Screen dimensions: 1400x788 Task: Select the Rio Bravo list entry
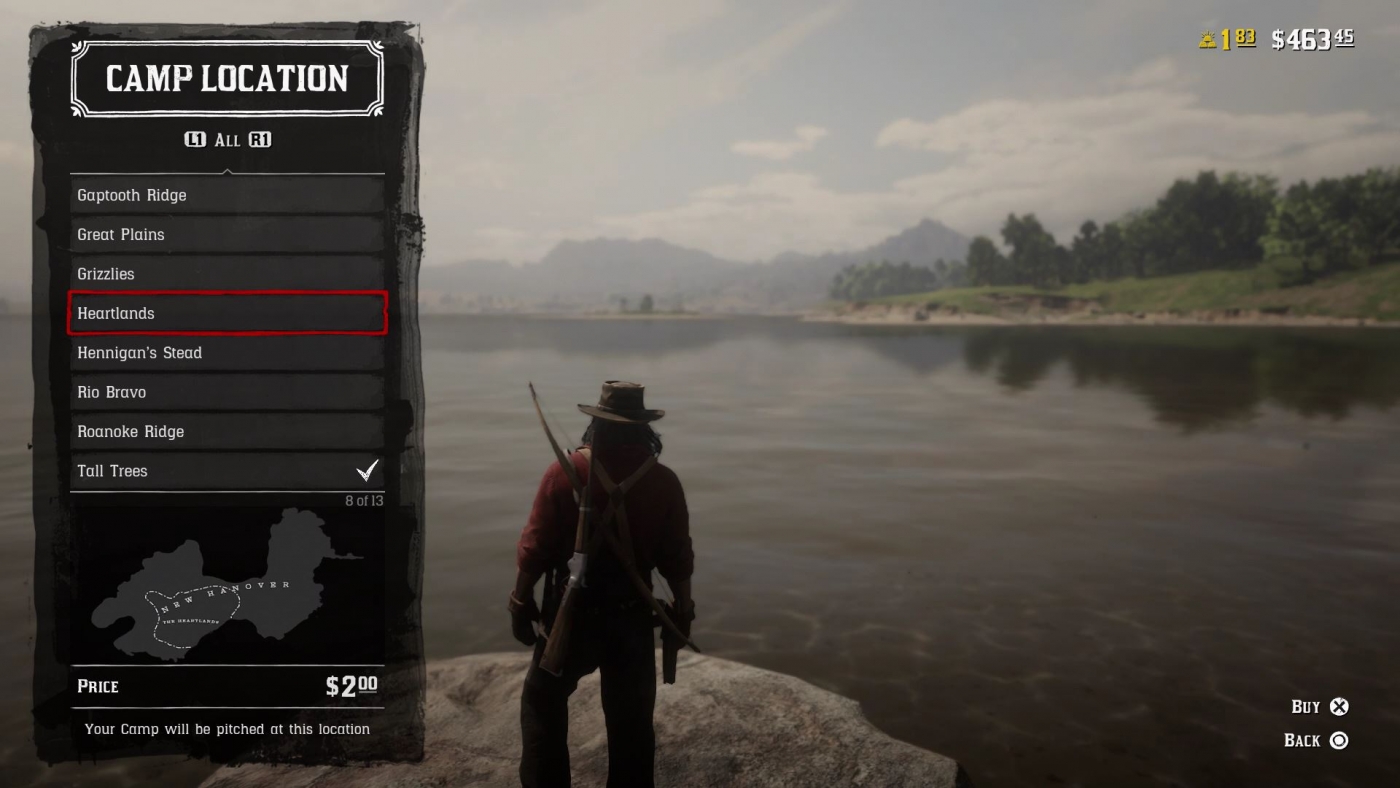(227, 391)
